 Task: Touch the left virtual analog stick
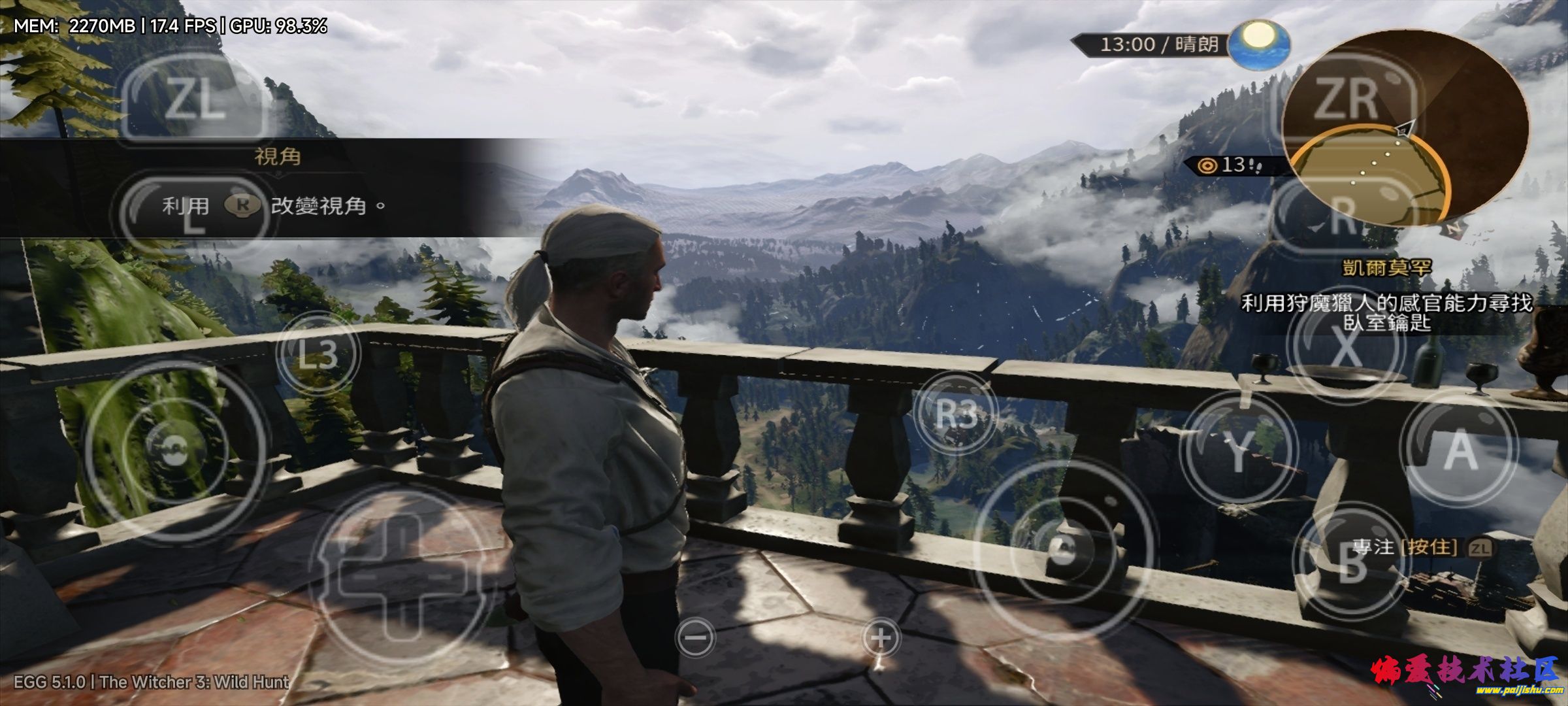(x=176, y=451)
